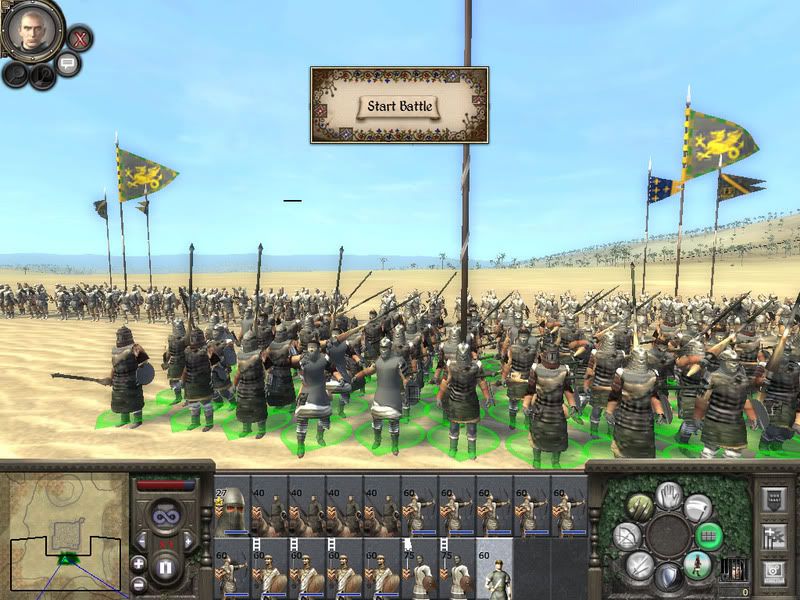Viewport: 800px width, 600px height.
Task: Click the Start Battle button
Action: click(x=399, y=105)
